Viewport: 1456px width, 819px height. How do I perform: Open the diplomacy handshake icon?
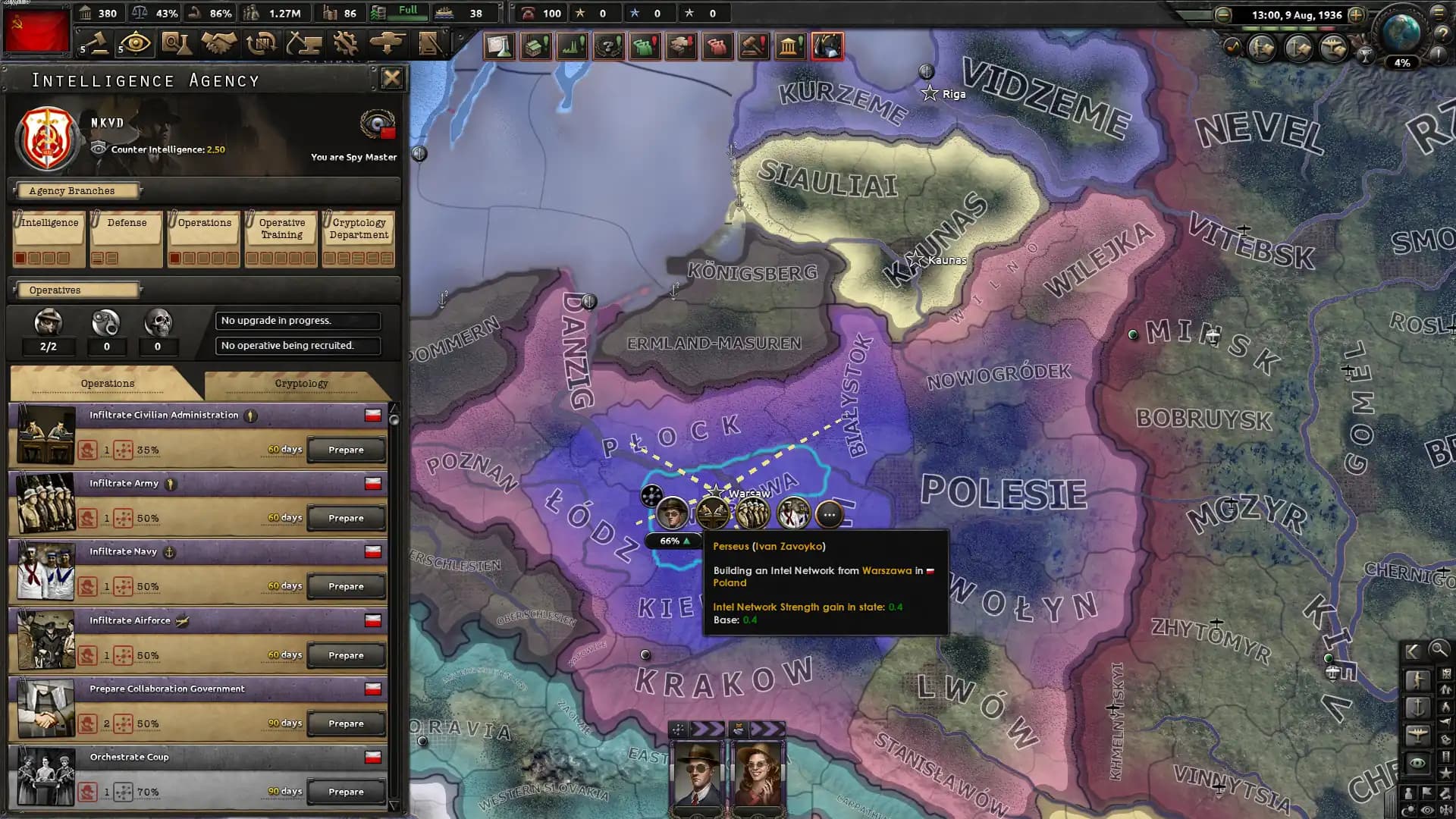pyautogui.click(x=220, y=43)
